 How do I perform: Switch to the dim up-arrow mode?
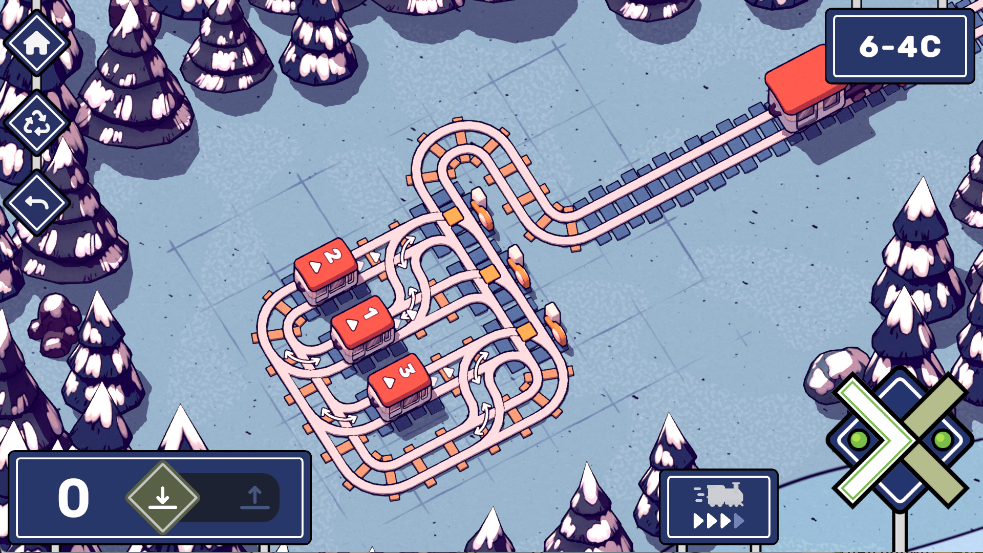[253, 497]
